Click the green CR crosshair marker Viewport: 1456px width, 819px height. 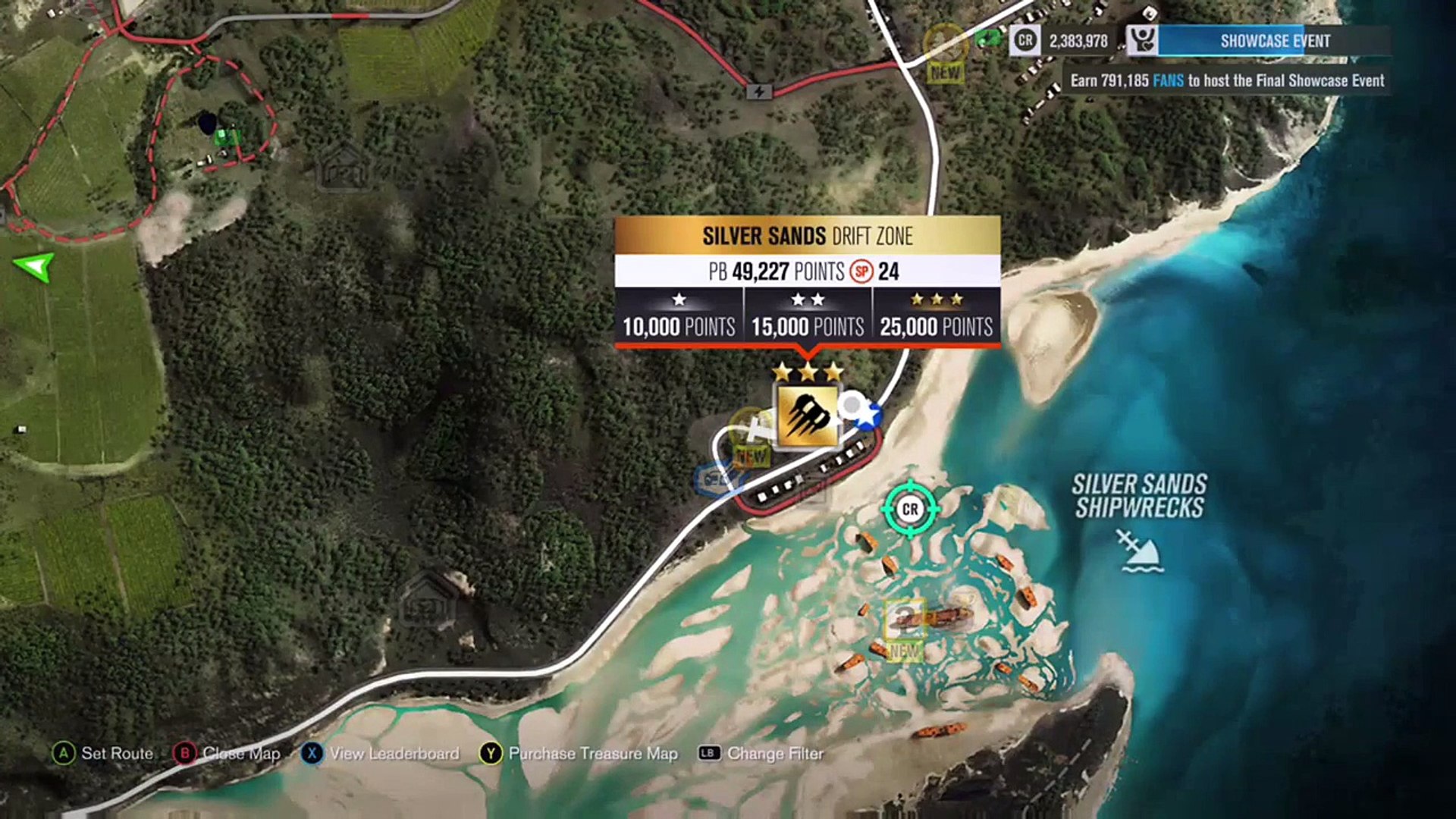910,509
